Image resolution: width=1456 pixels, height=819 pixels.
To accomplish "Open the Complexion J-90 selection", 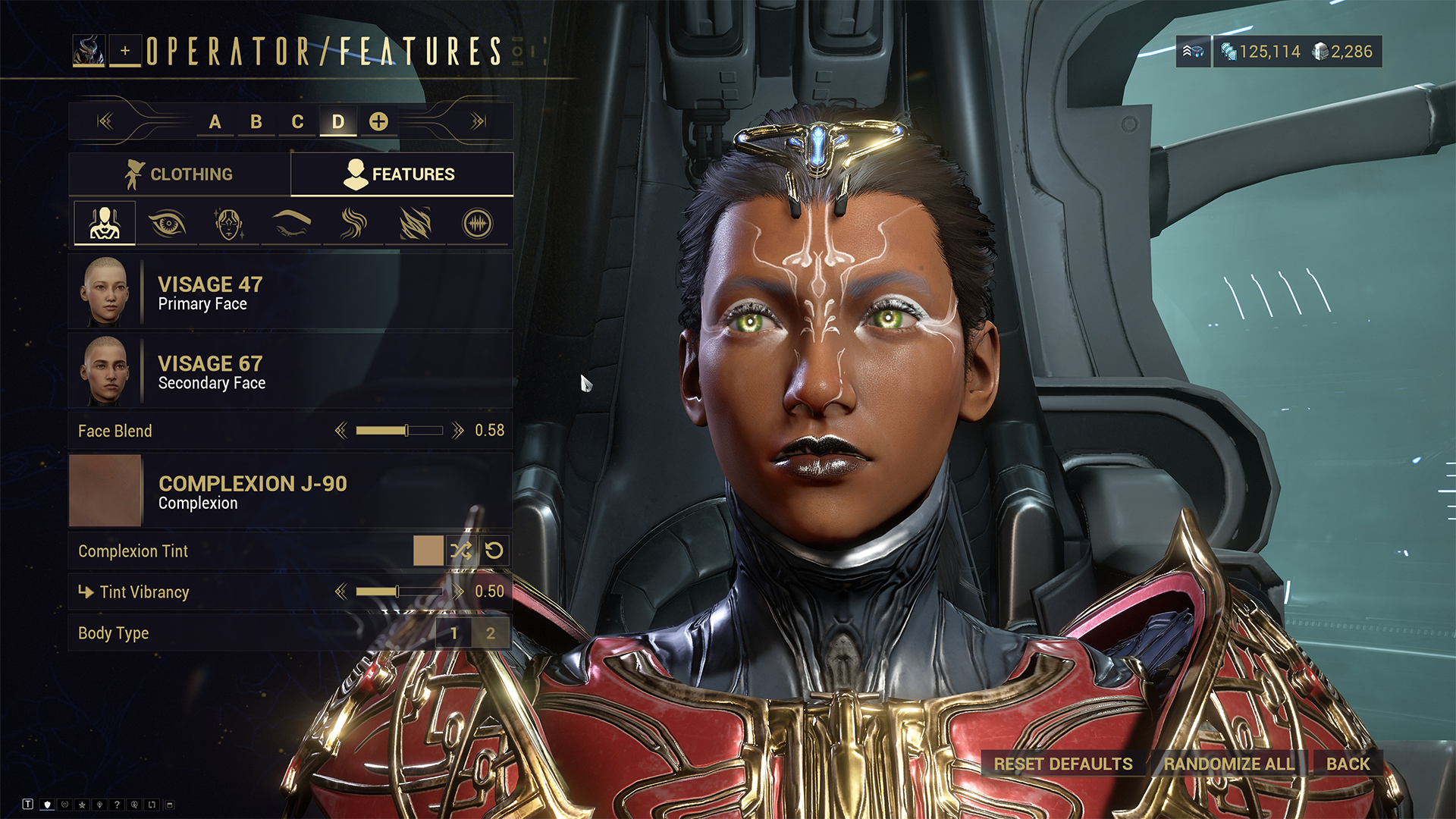I will click(290, 491).
